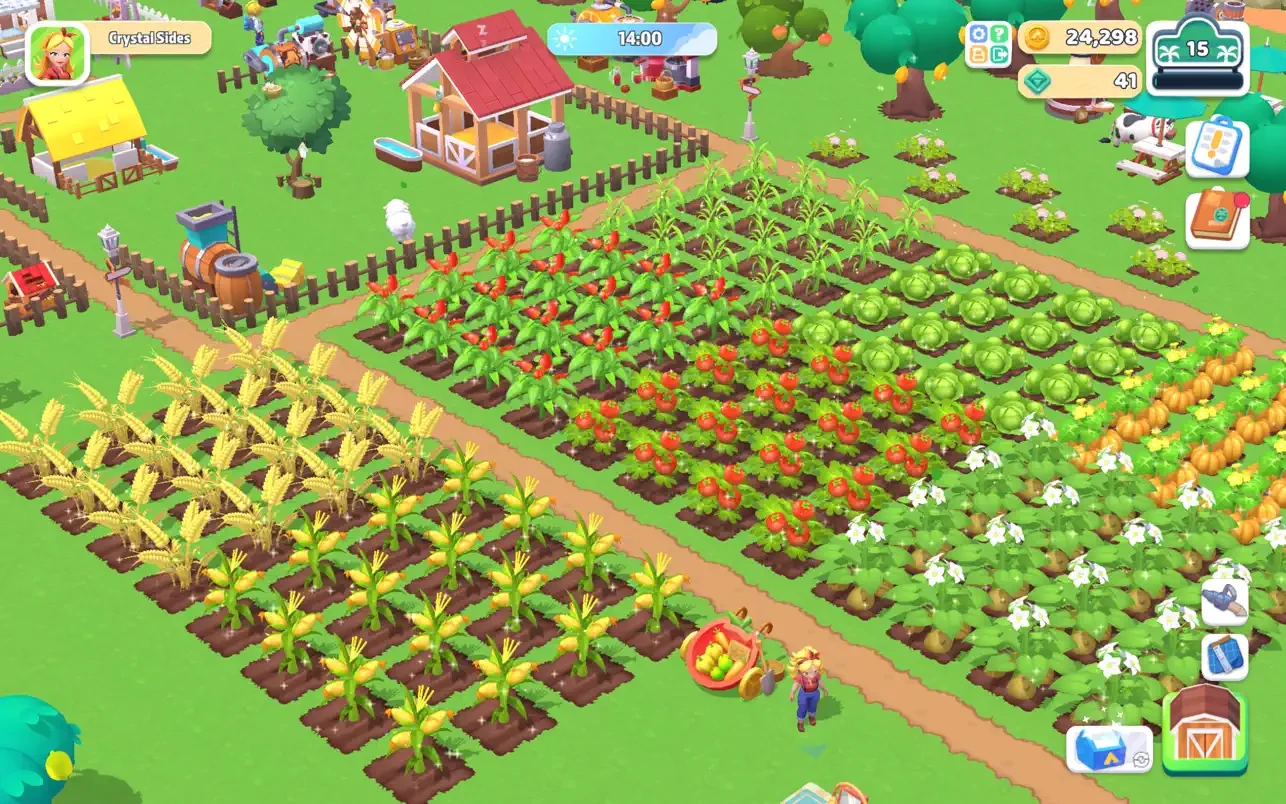Viewport: 1286px width, 804px height.
Task: Click the orange save icon
Action: (x=979, y=56)
